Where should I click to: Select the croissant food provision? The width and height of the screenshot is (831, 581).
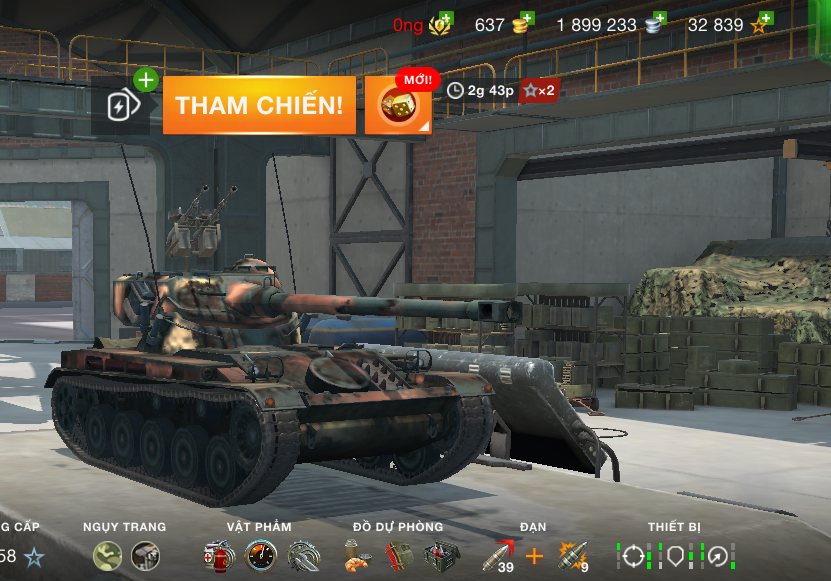pos(357,556)
